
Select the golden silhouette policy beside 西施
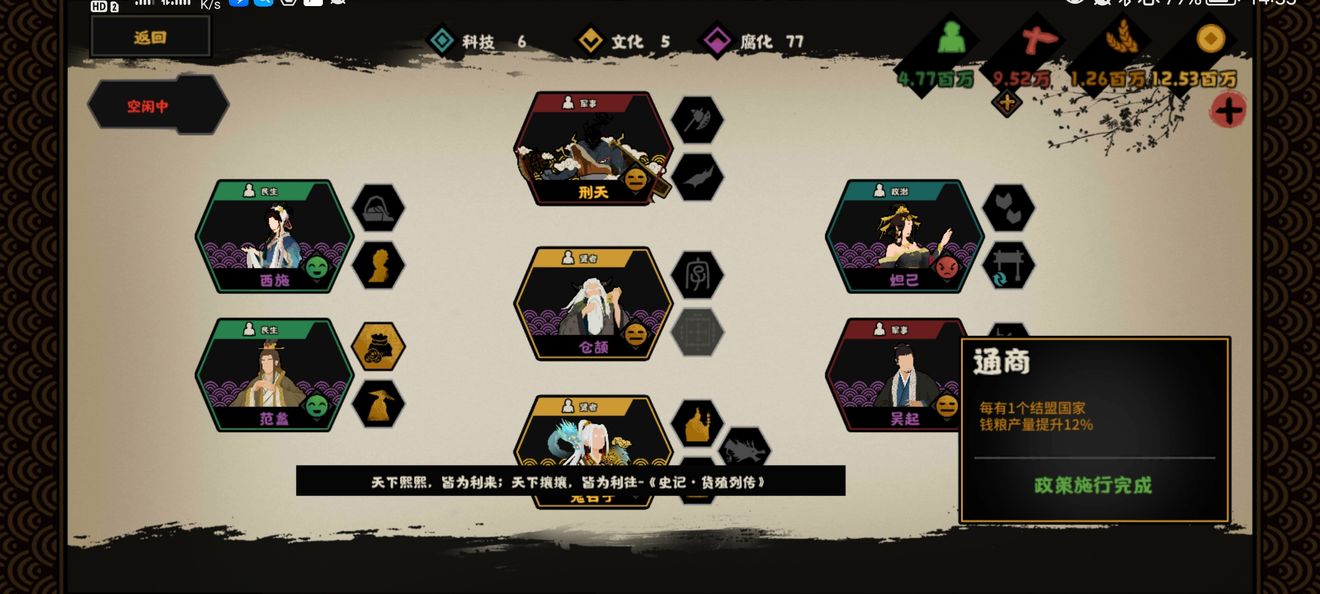click(378, 266)
